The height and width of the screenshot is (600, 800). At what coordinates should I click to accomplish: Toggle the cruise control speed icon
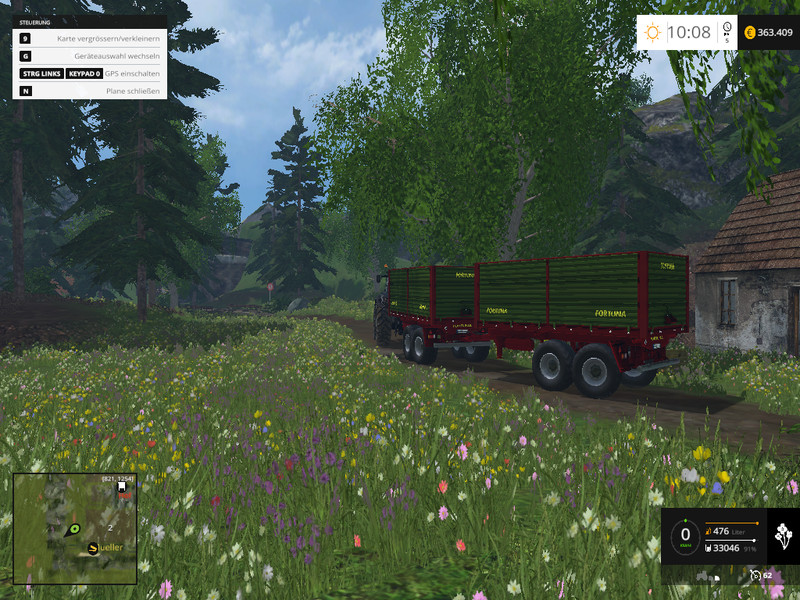756,576
